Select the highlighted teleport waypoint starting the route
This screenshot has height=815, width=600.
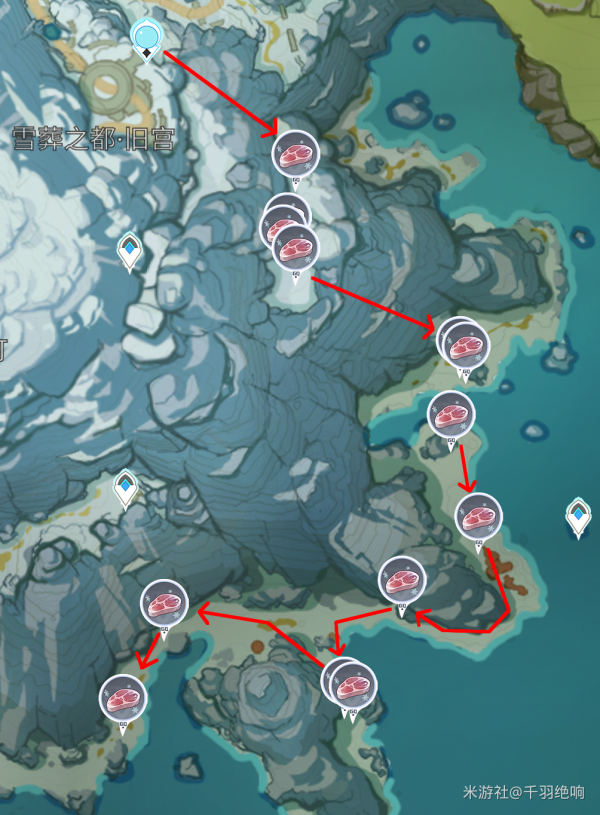click(x=147, y=37)
